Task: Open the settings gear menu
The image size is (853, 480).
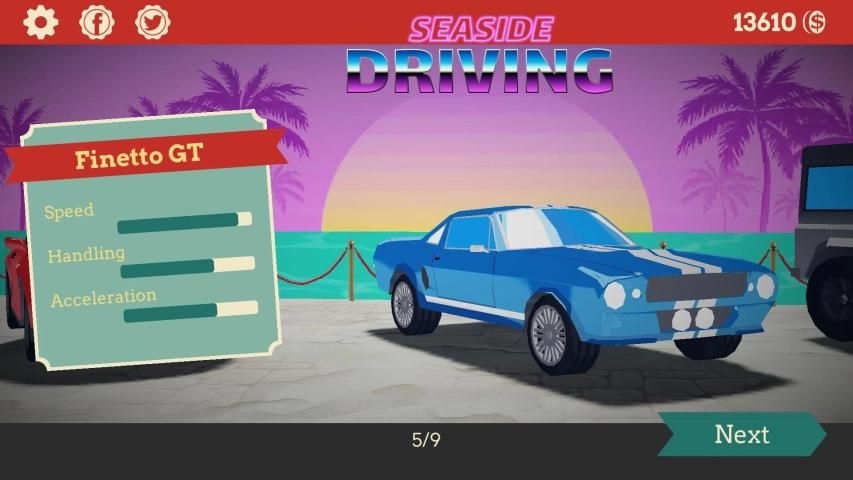Action: pos(41,22)
